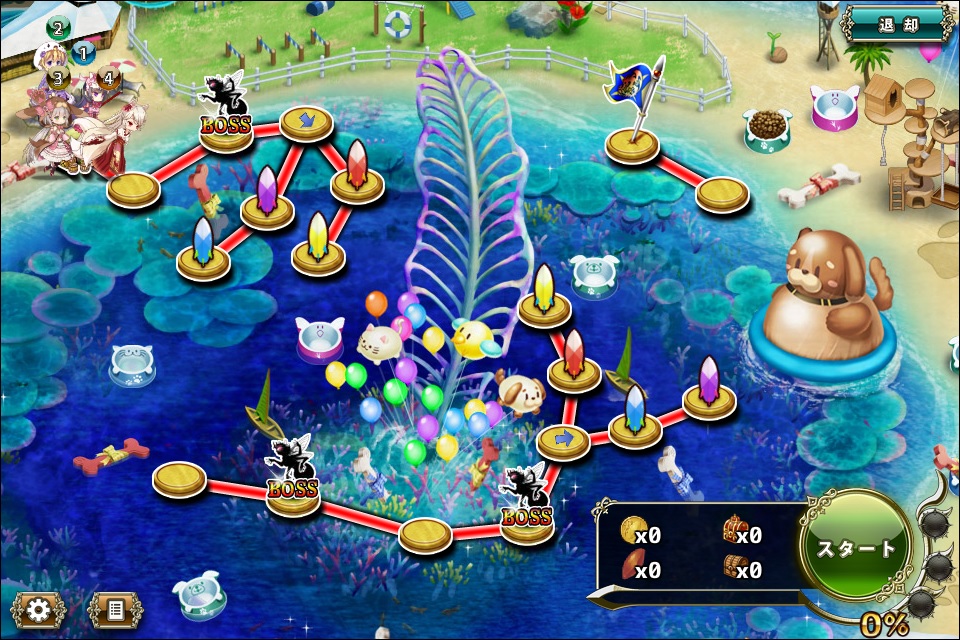This screenshot has height=640, width=960.
Task: Open the gear settings menu
Action: point(39,607)
